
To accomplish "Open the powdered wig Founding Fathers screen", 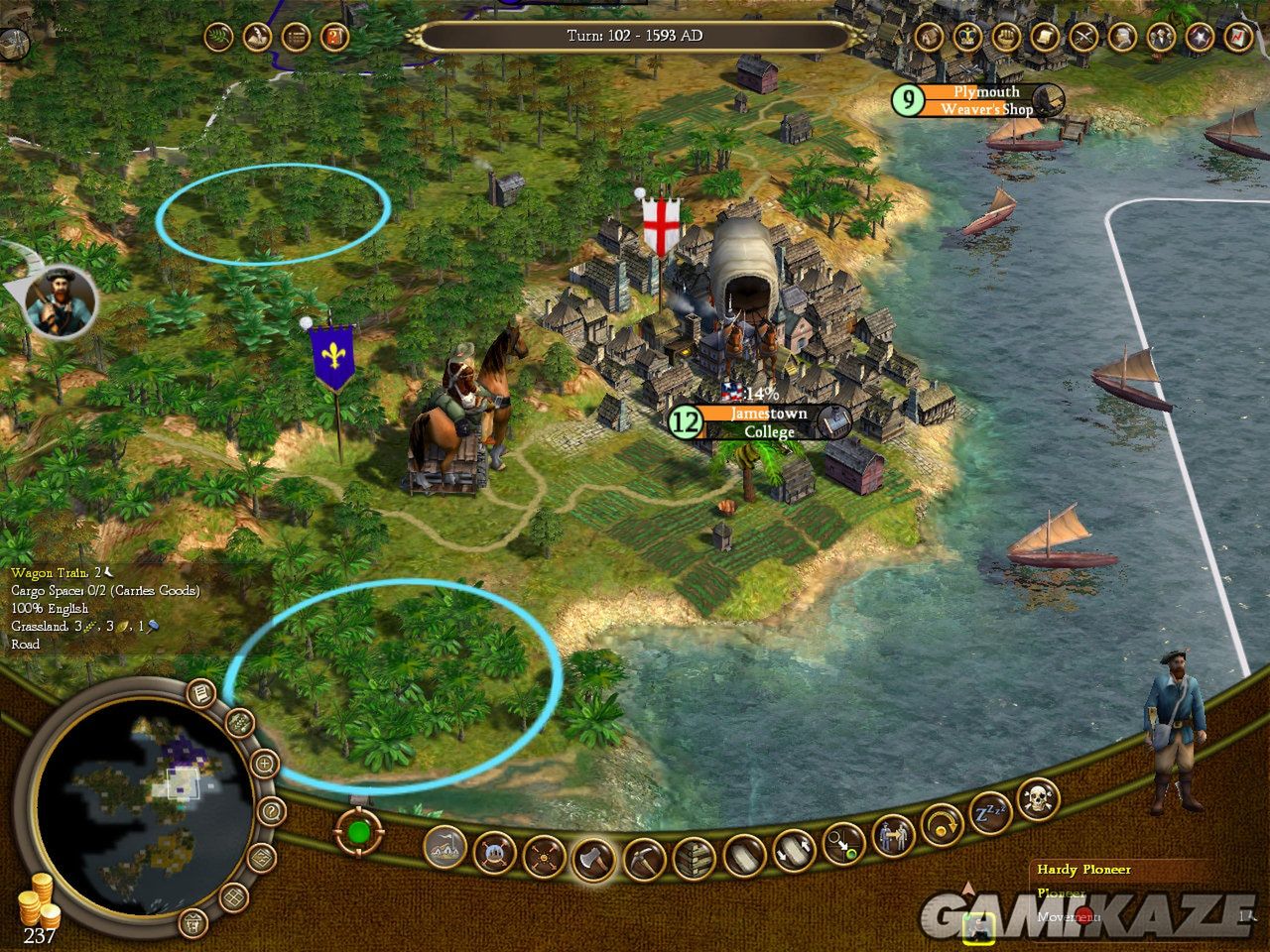I will (1122, 38).
